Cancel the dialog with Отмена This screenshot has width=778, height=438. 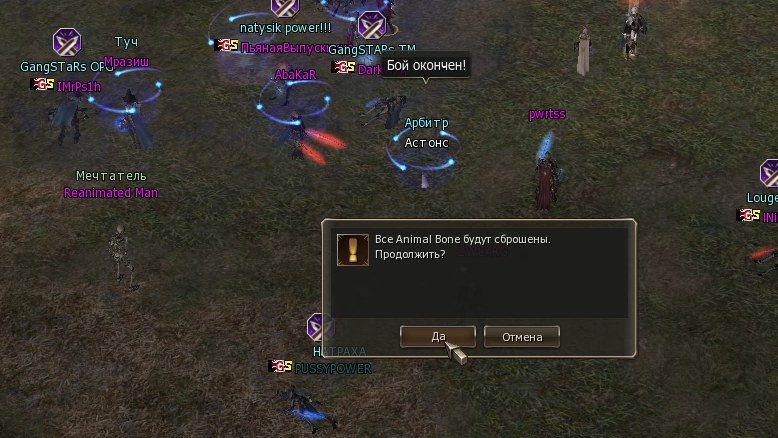tap(521, 336)
